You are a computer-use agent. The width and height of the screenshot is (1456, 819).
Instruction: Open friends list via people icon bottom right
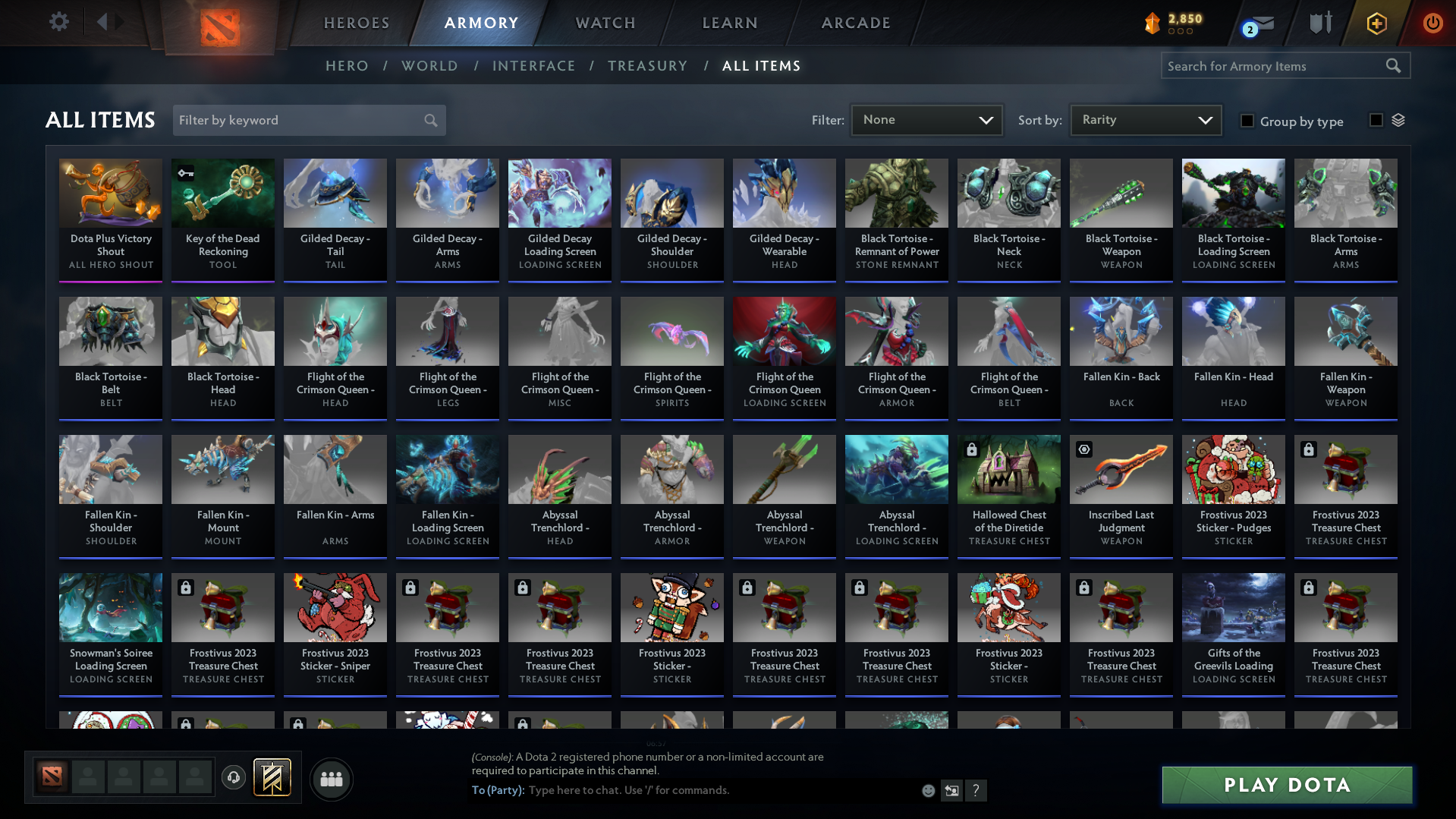tap(331, 779)
